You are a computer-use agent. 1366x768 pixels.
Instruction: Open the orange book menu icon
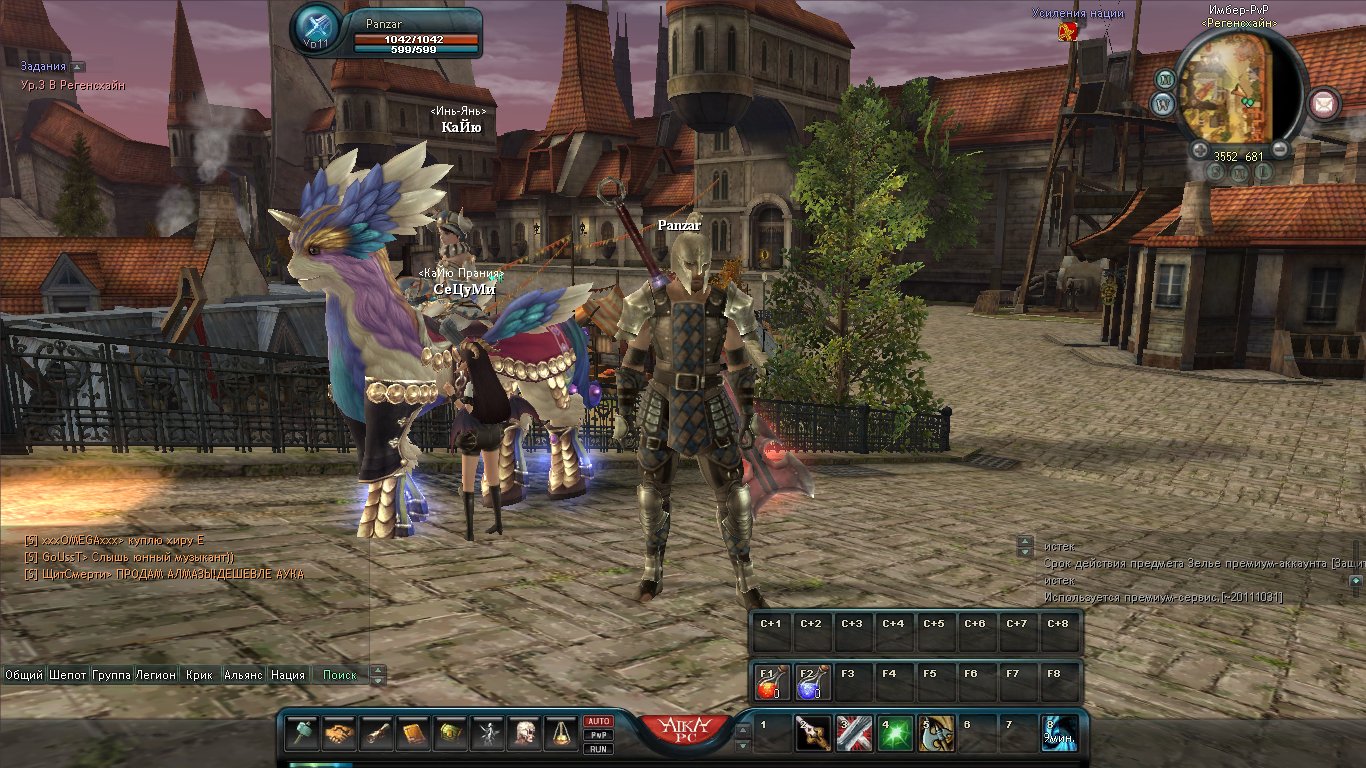[x=414, y=735]
